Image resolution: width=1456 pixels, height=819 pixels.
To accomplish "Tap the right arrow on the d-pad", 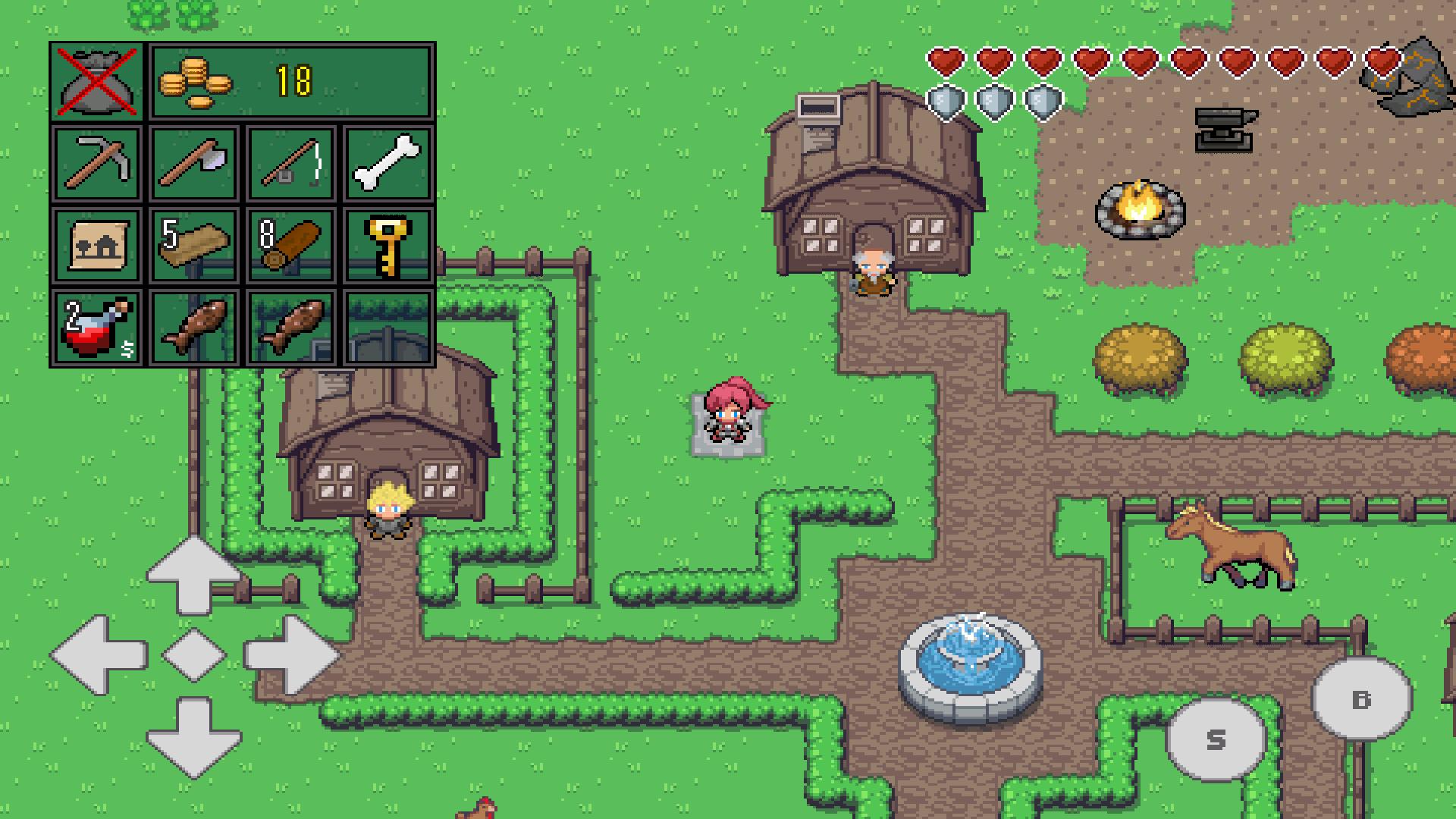I will (x=290, y=654).
